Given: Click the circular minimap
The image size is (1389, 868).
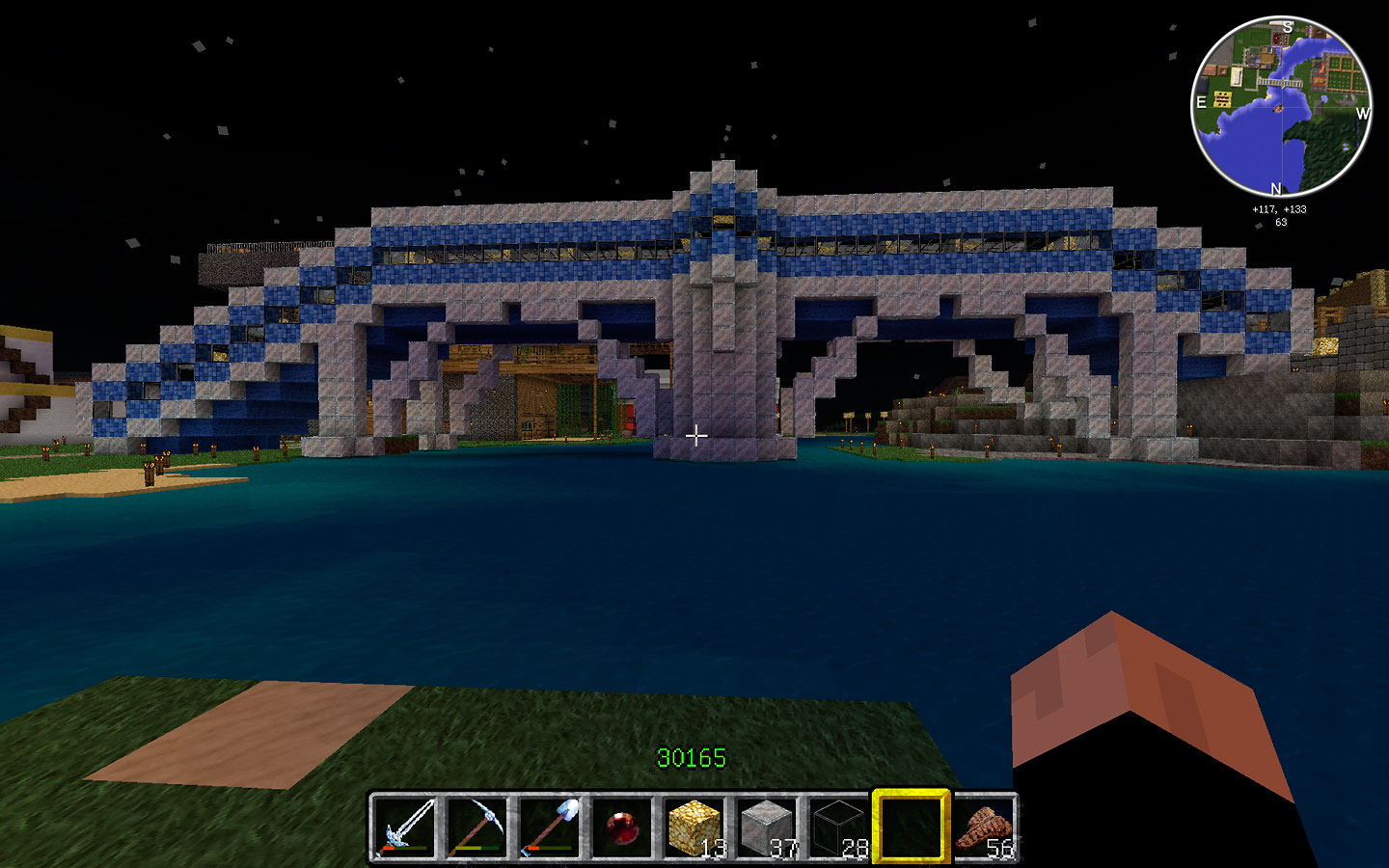Looking at the screenshot, I should [x=1282, y=107].
